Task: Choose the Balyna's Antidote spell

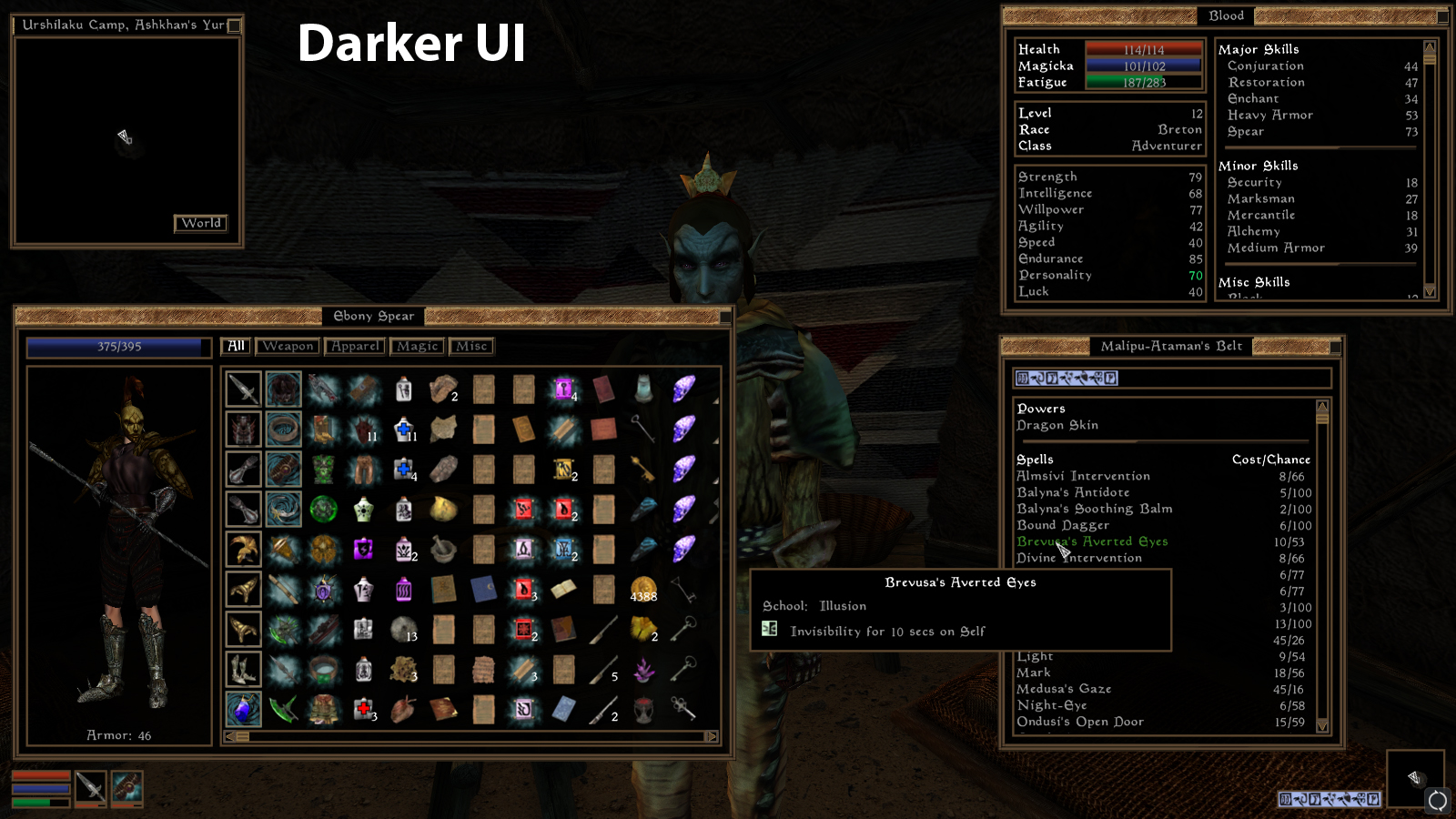Action: [x=1073, y=492]
